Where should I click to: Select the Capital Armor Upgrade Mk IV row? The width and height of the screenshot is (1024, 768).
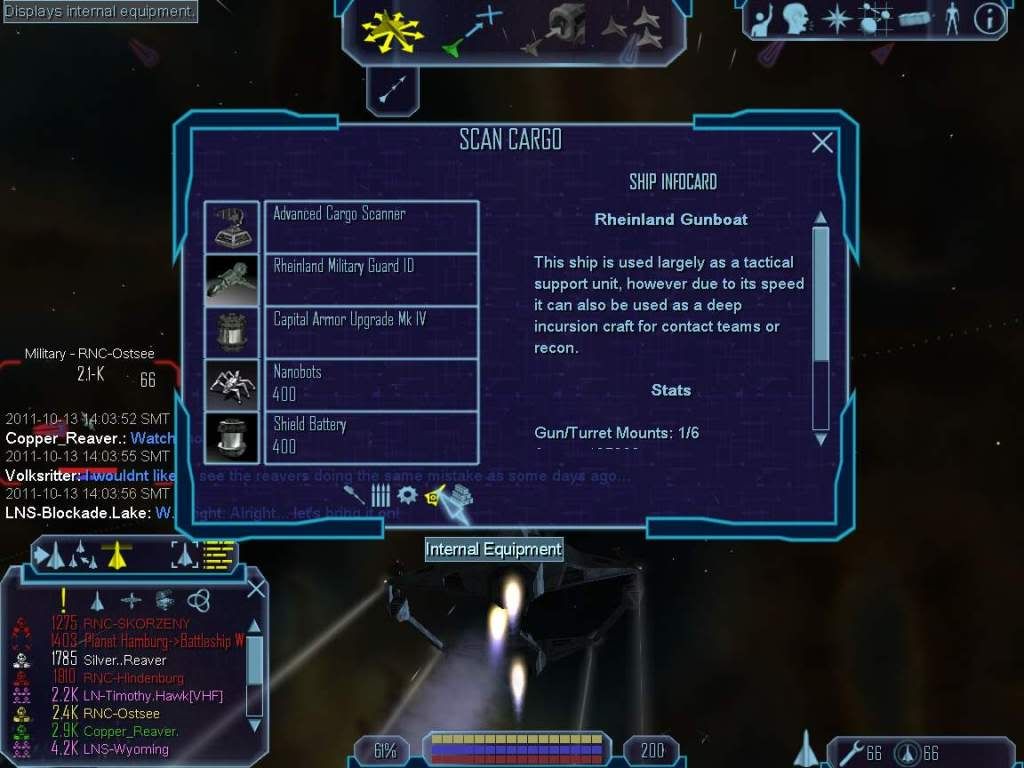(x=371, y=332)
